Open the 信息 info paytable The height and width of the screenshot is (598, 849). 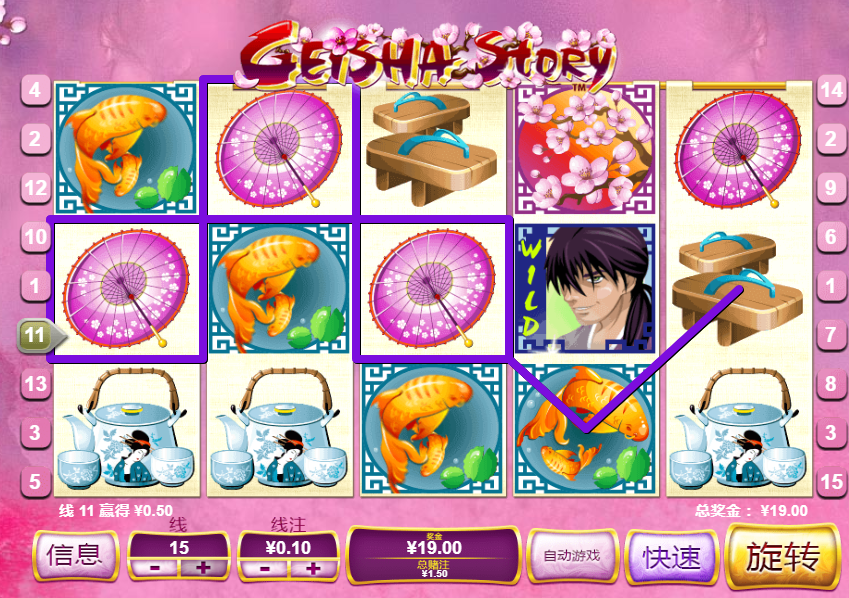pyautogui.click(x=75, y=556)
